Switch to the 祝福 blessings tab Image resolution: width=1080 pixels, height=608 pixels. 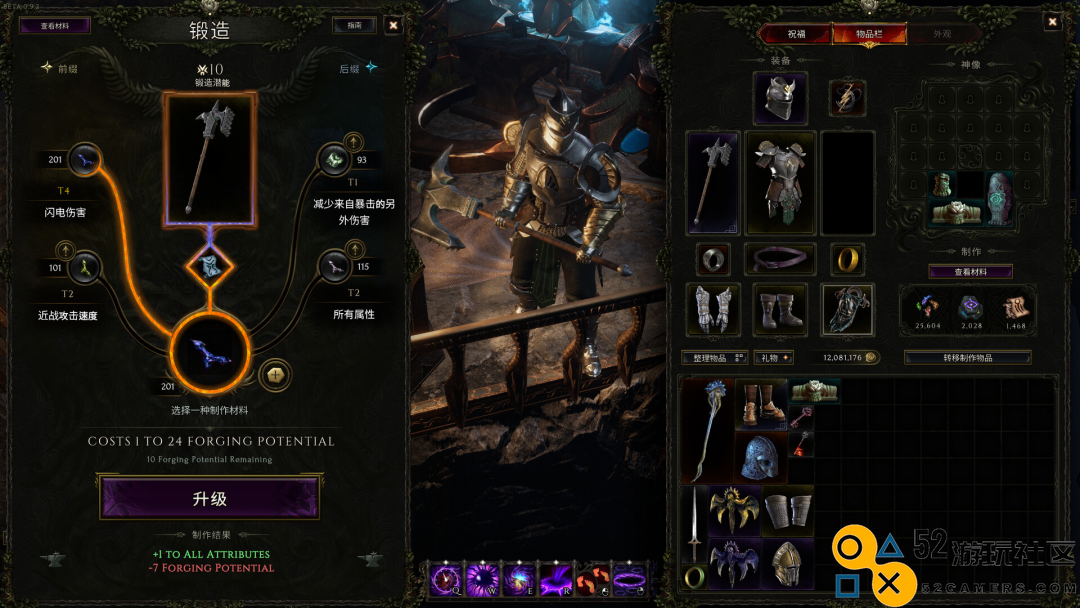796,34
